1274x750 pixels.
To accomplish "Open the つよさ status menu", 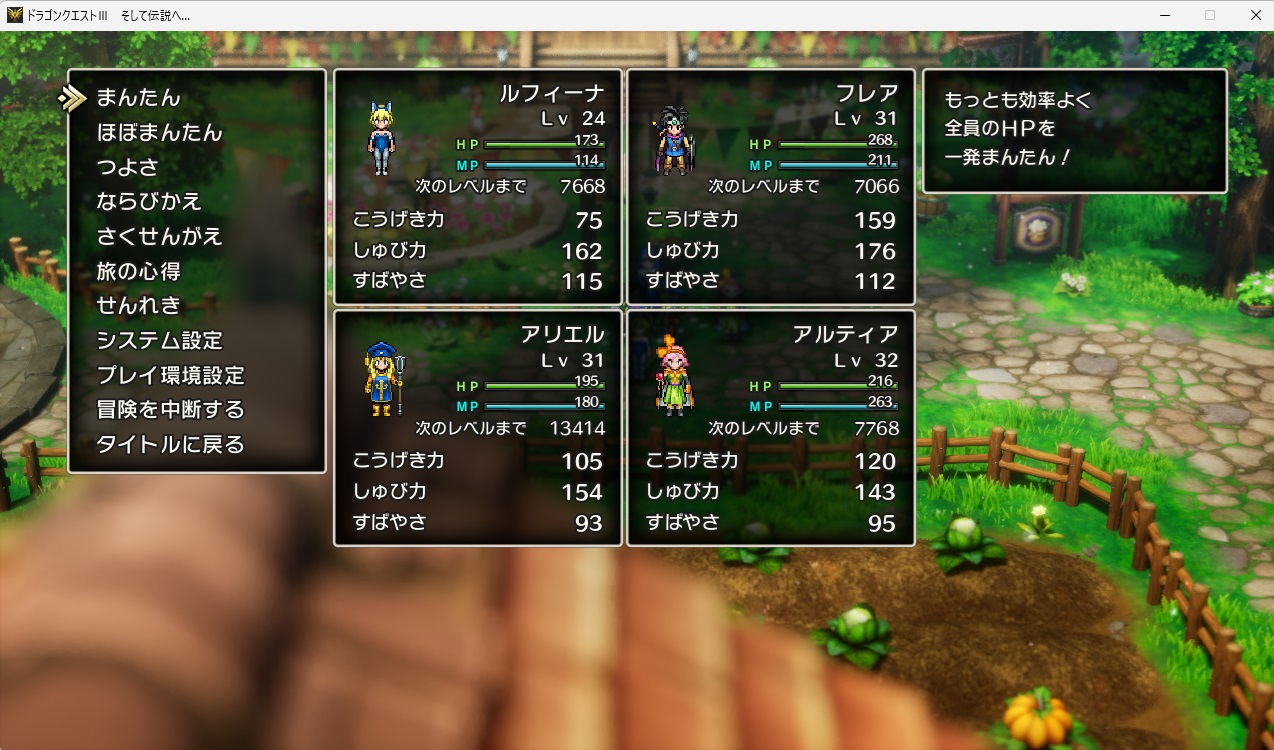I will pos(127,167).
